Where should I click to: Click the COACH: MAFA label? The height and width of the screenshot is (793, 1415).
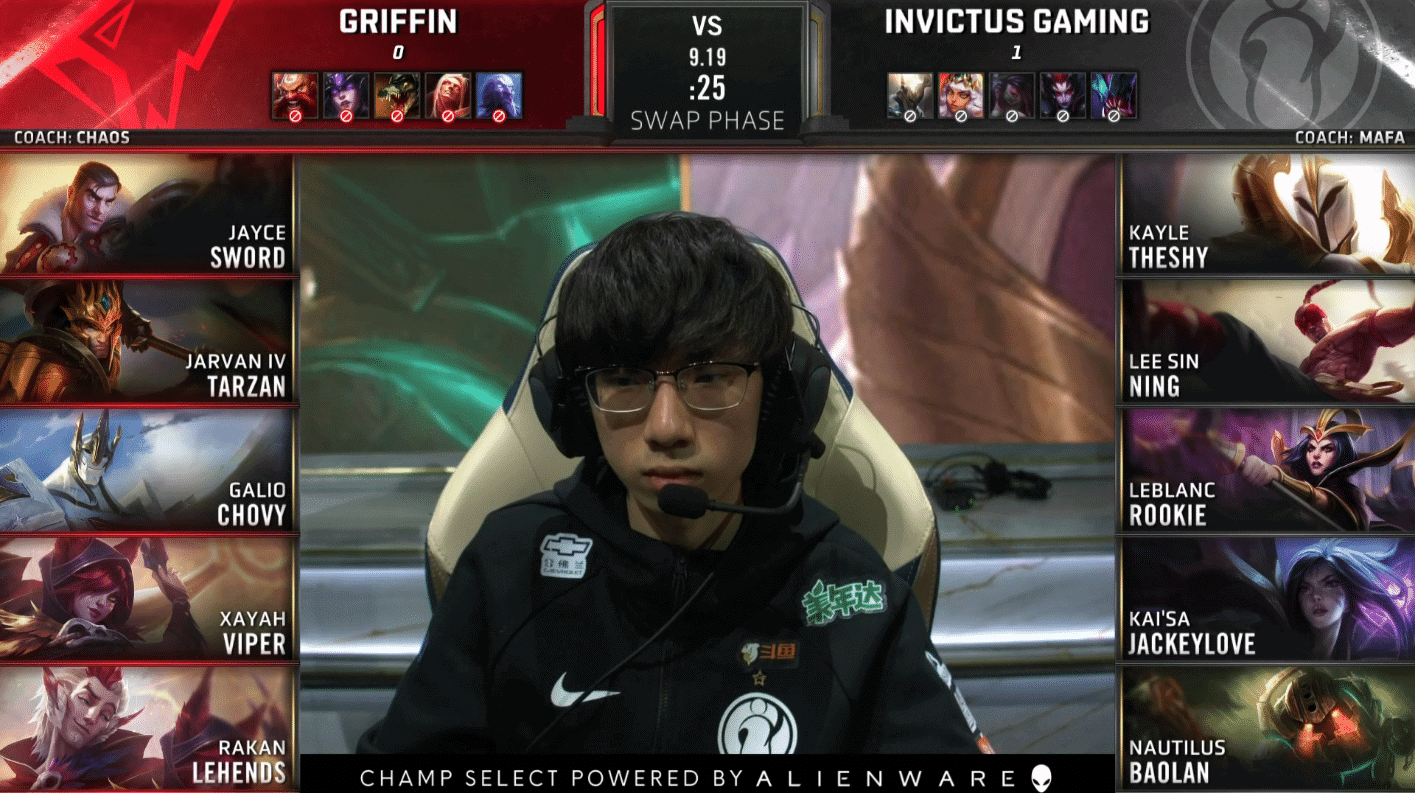click(1352, 138)
